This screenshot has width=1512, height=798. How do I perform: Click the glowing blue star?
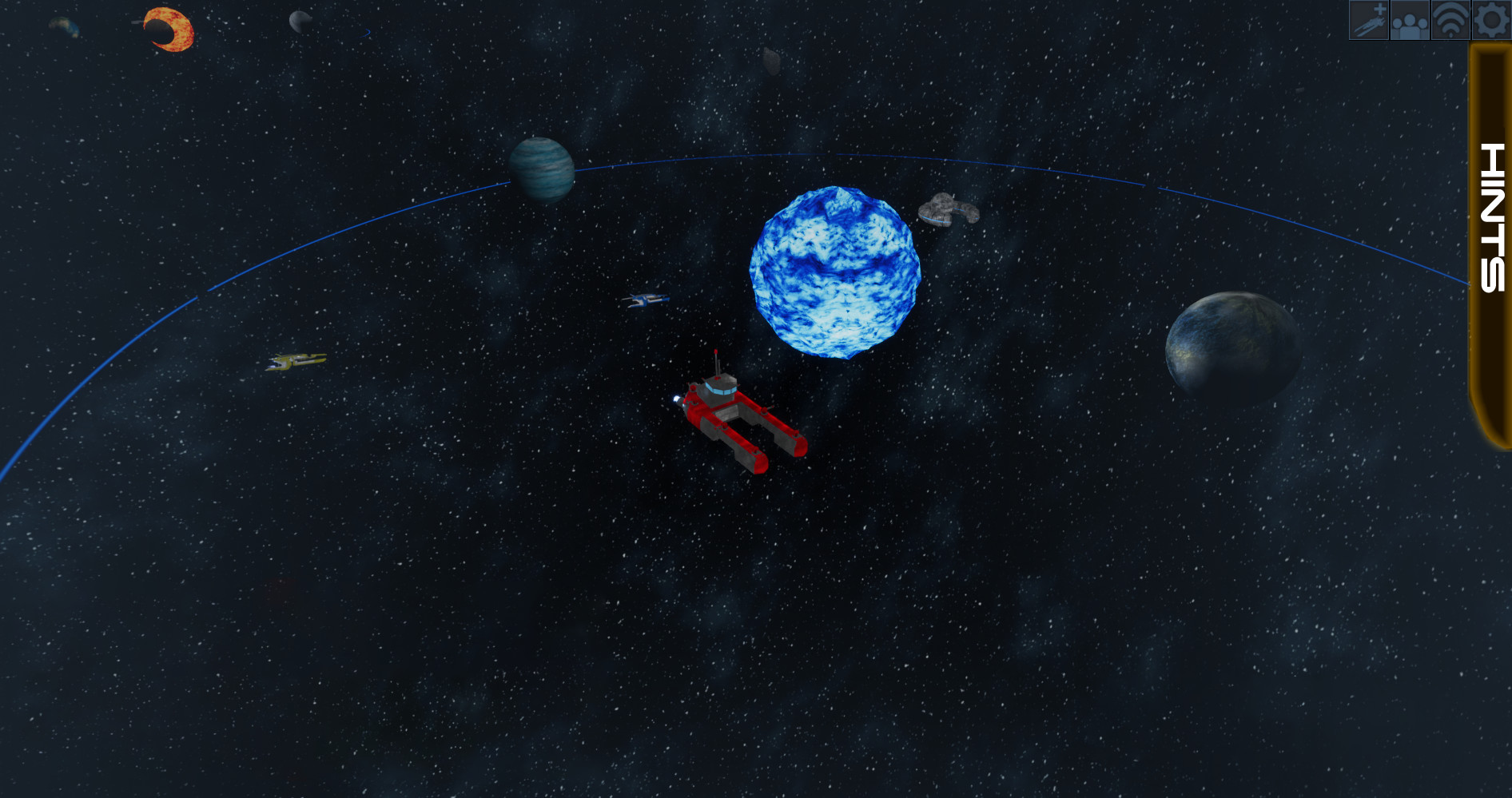(834, 272)
